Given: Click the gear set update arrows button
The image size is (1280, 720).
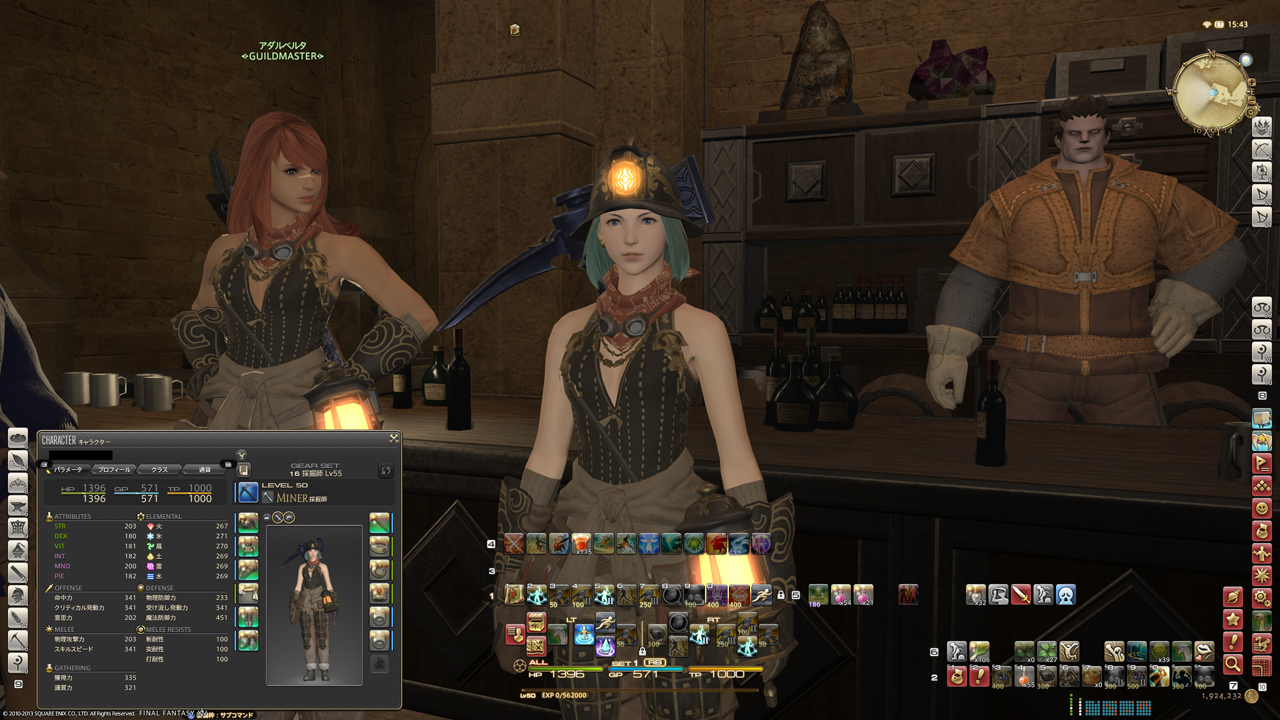Looking at the screenshot, I should [386, 470].
